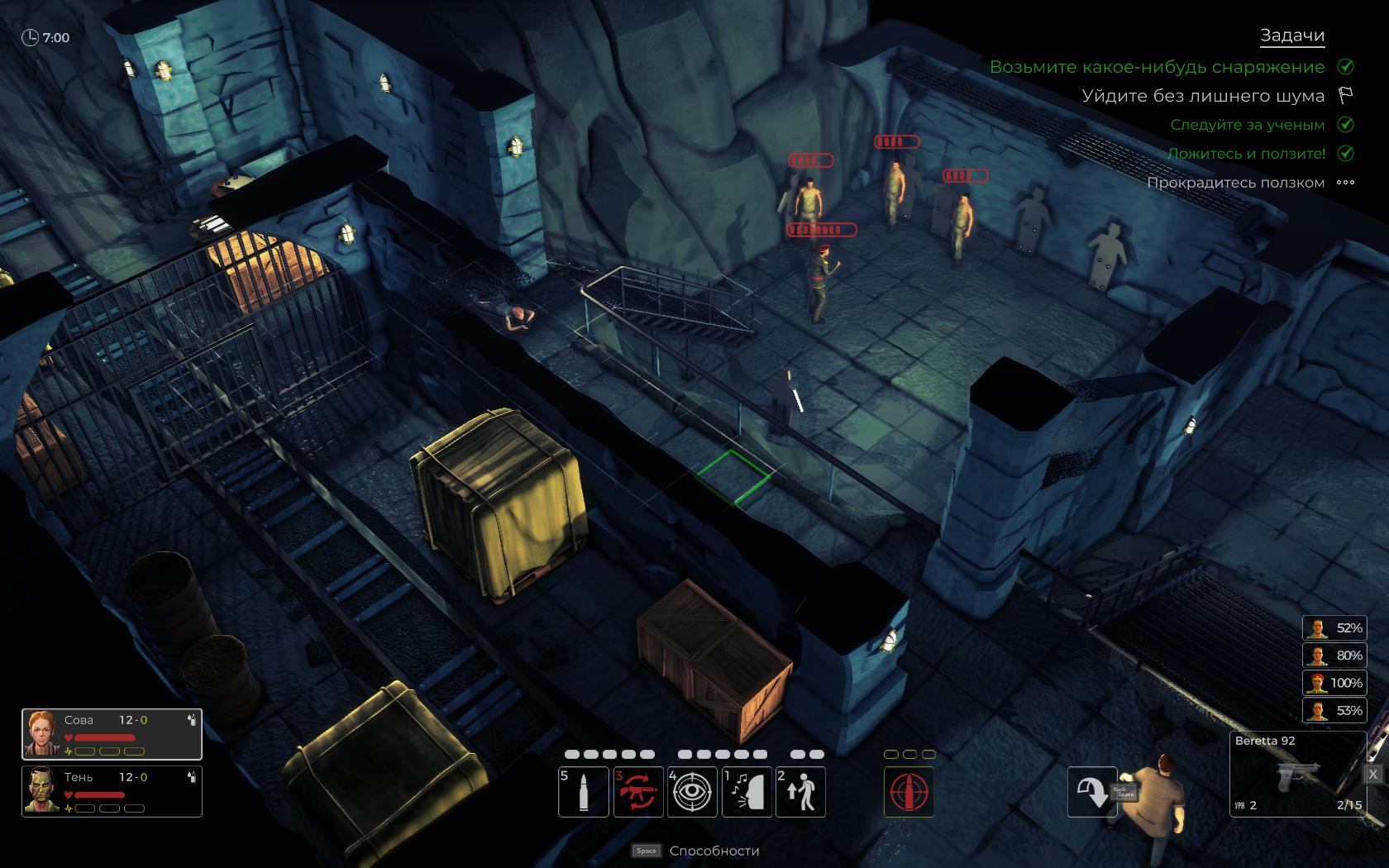
Task: Toggle the Задачи objectives list header
Action: (x=1291, y=36)
